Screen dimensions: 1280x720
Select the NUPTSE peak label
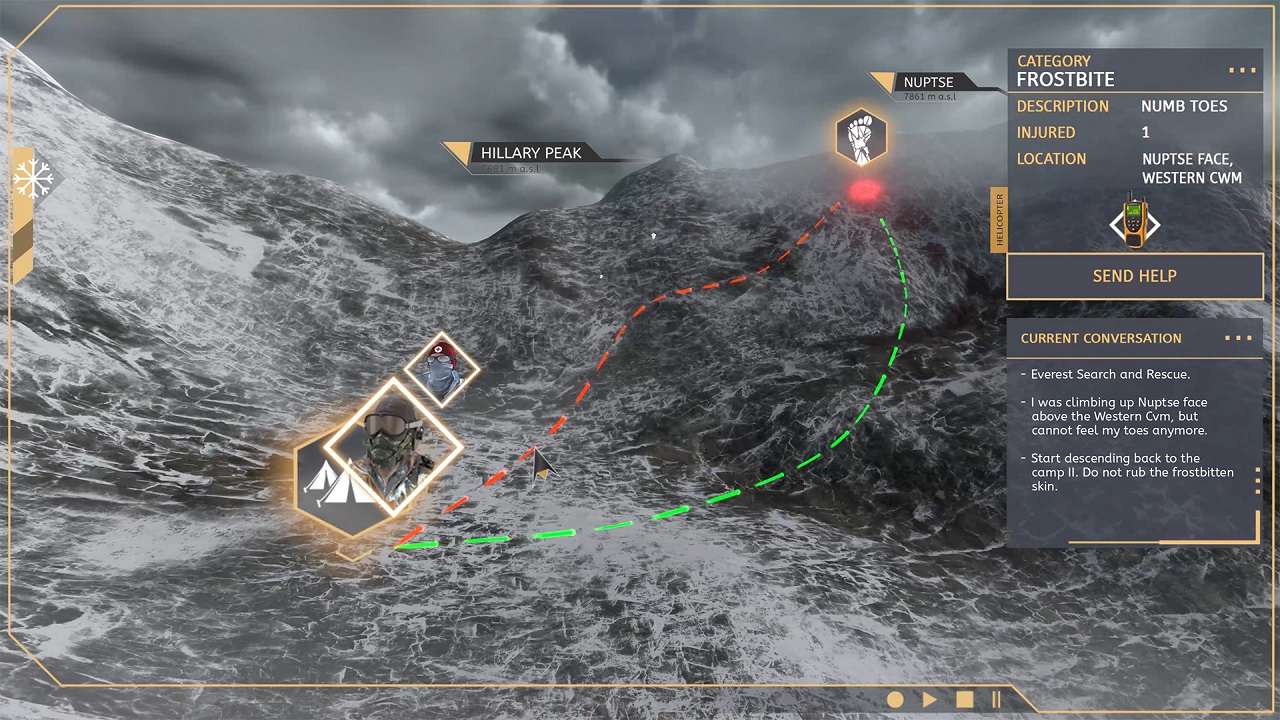pos(928,82)
